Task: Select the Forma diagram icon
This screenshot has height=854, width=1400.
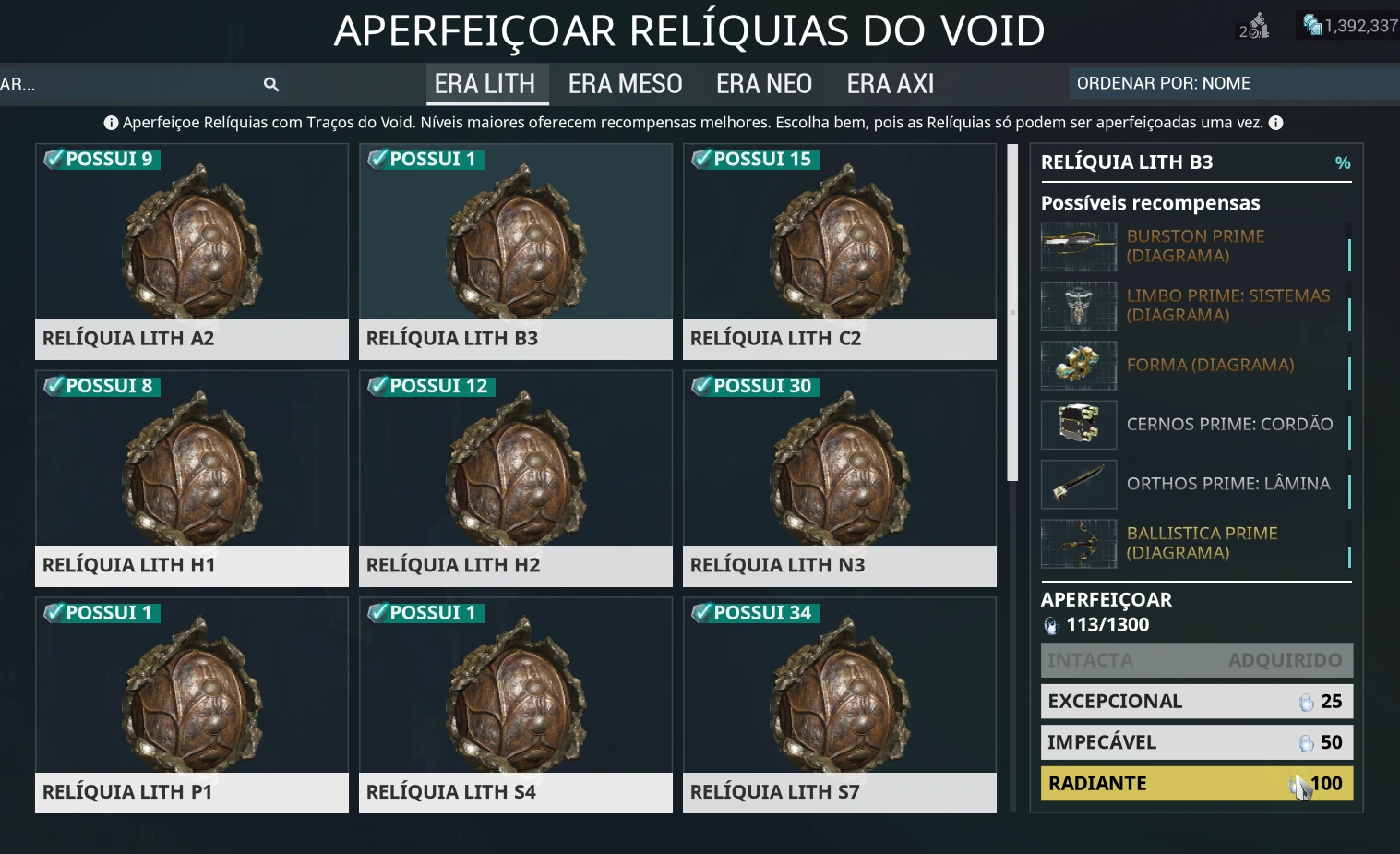Action: click(x=1078, y=366)
